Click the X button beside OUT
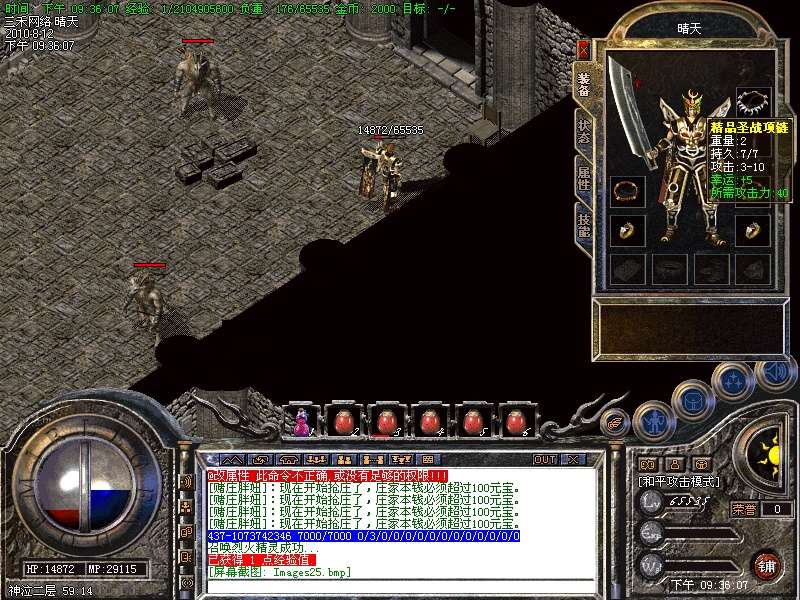Viewport: 800px width, 600px height. (572, 459)
